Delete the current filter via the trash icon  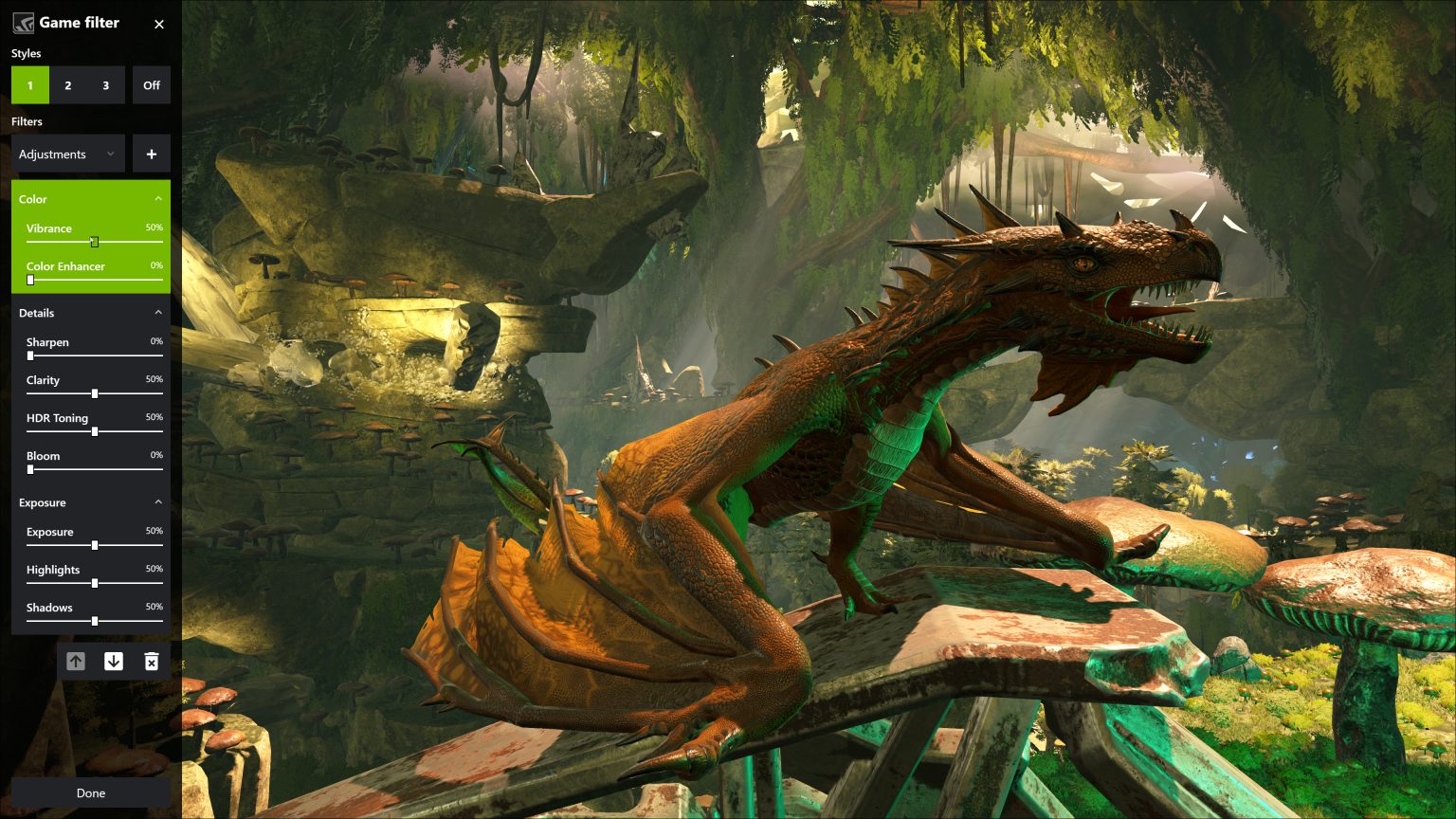(x=152, y=661)
